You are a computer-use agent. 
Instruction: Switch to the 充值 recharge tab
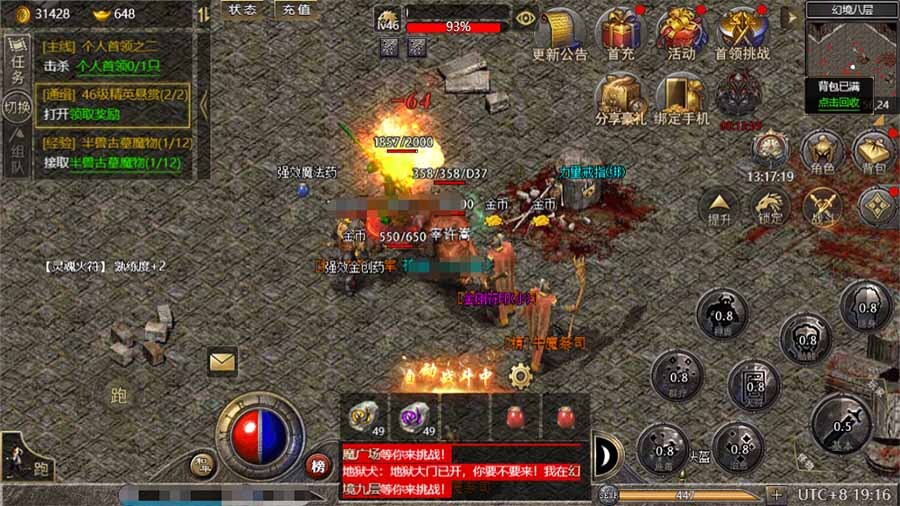point(297,9)
